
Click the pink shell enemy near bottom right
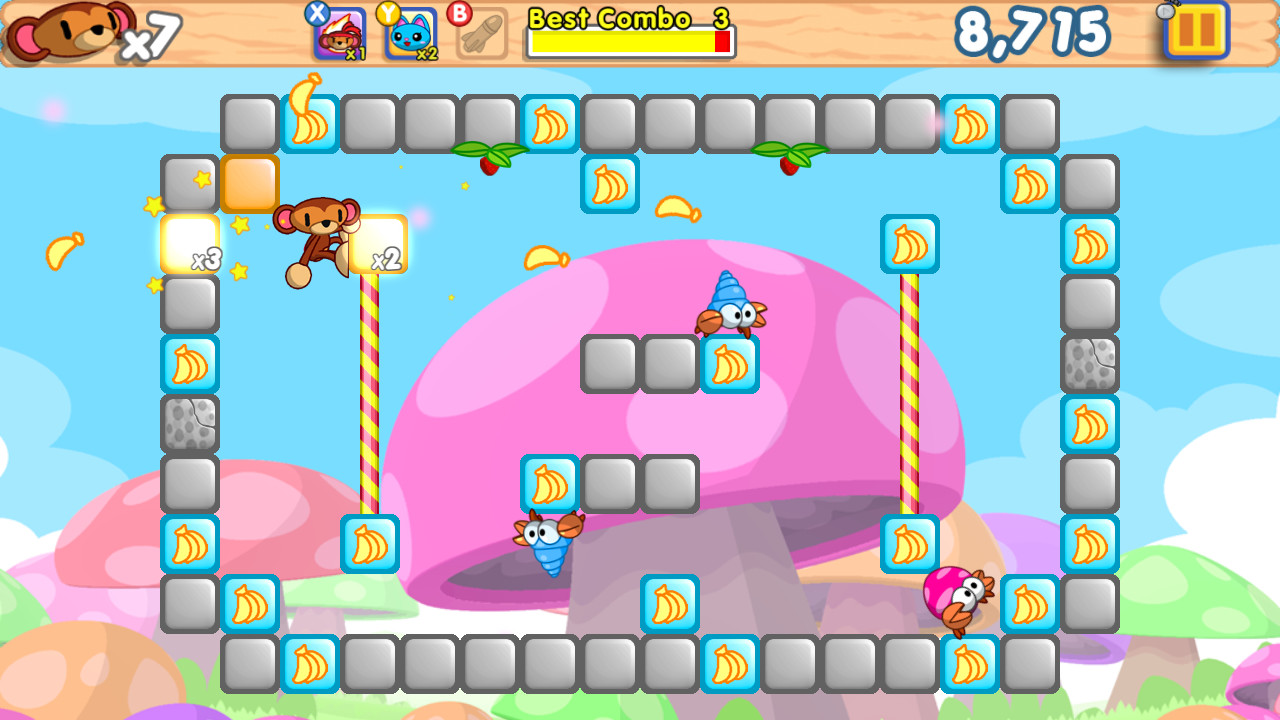(955, 595)
